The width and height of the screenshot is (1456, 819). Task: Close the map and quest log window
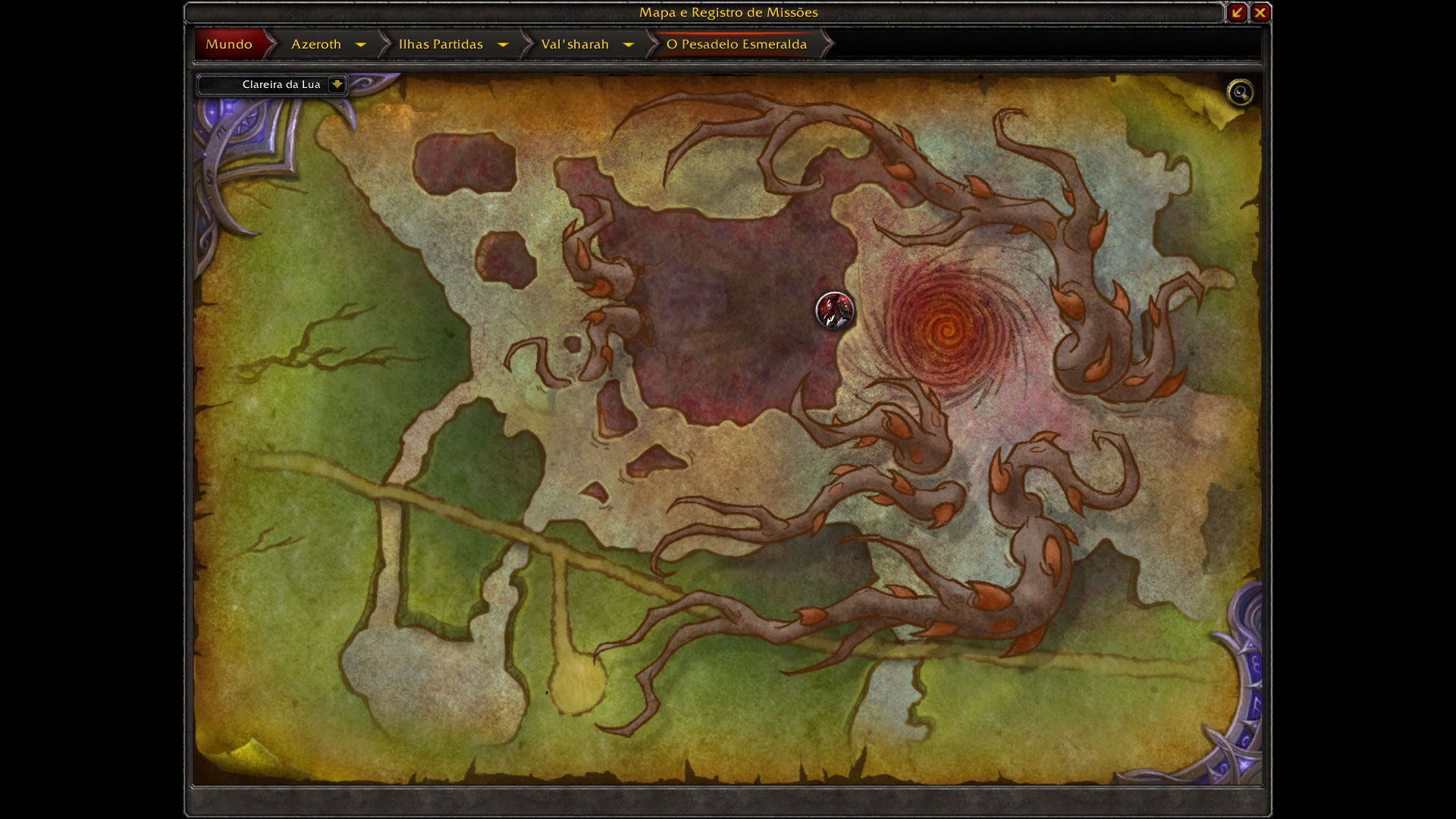(x=1260, y=12)
